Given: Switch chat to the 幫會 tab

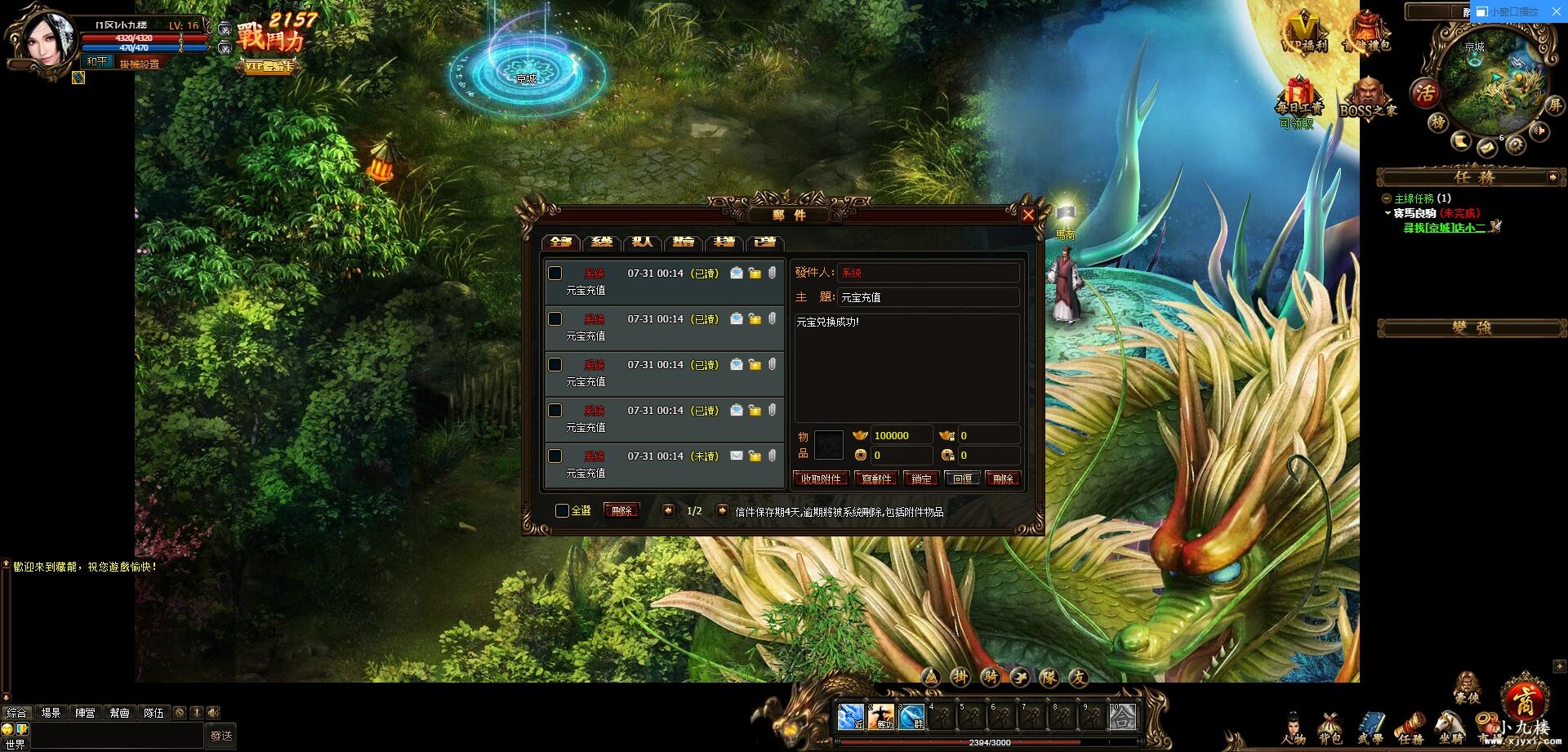Looking at the screenshot, I should 119,713.
